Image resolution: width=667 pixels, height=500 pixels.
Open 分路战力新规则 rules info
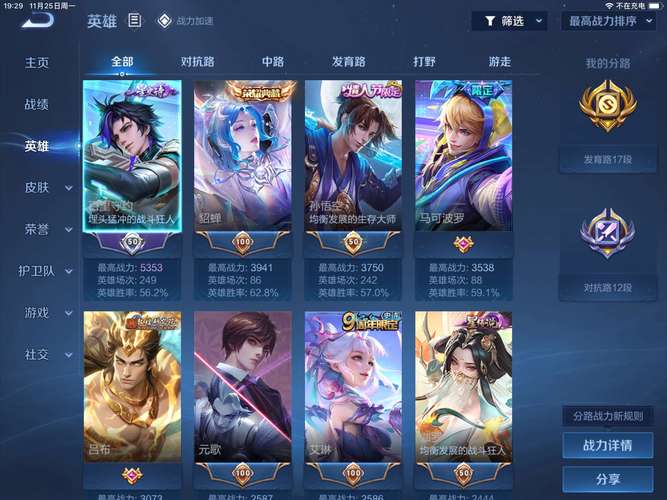click(x=608, y=415)
